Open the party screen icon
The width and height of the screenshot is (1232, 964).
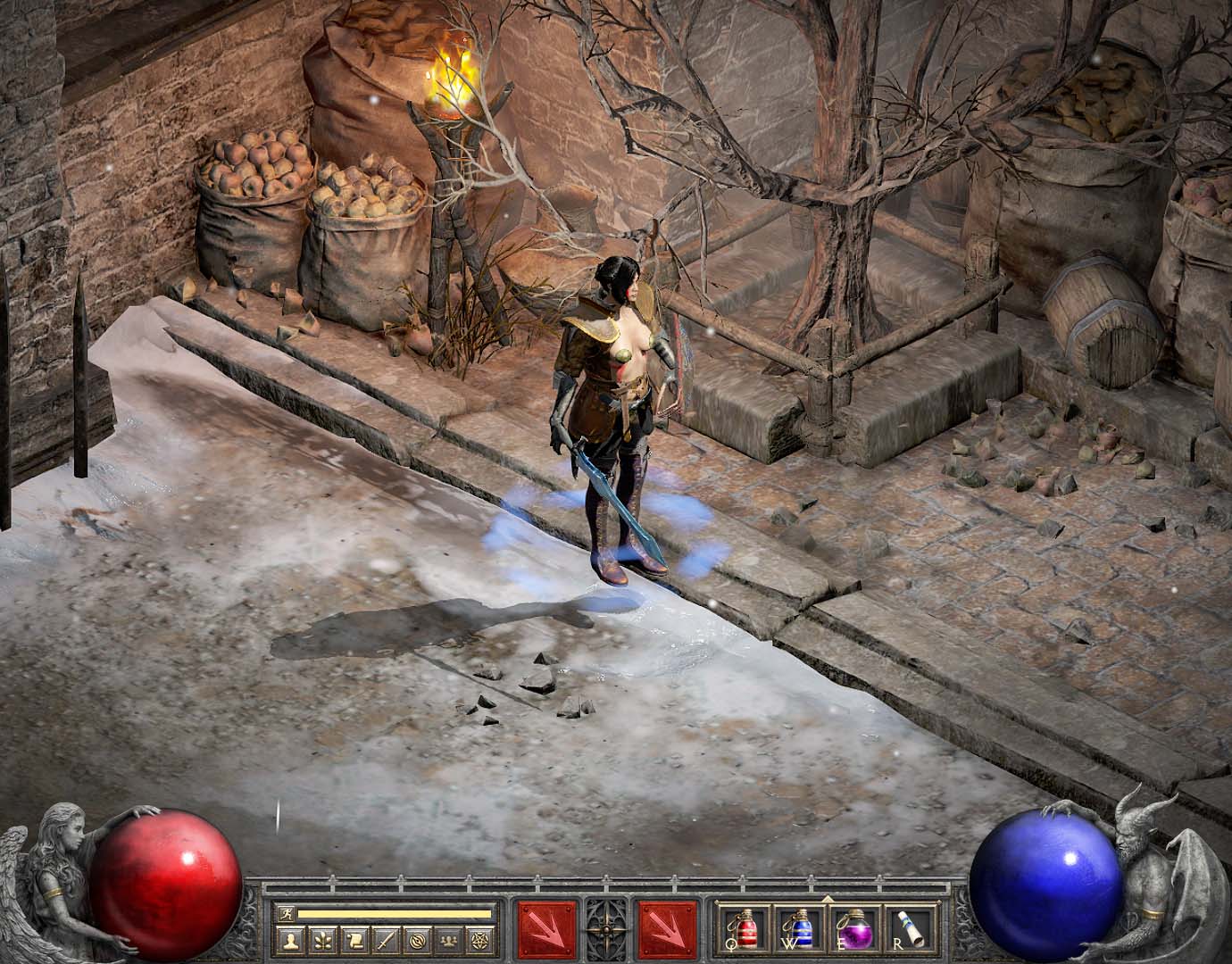pyautogui.click(x=446, y=939)
